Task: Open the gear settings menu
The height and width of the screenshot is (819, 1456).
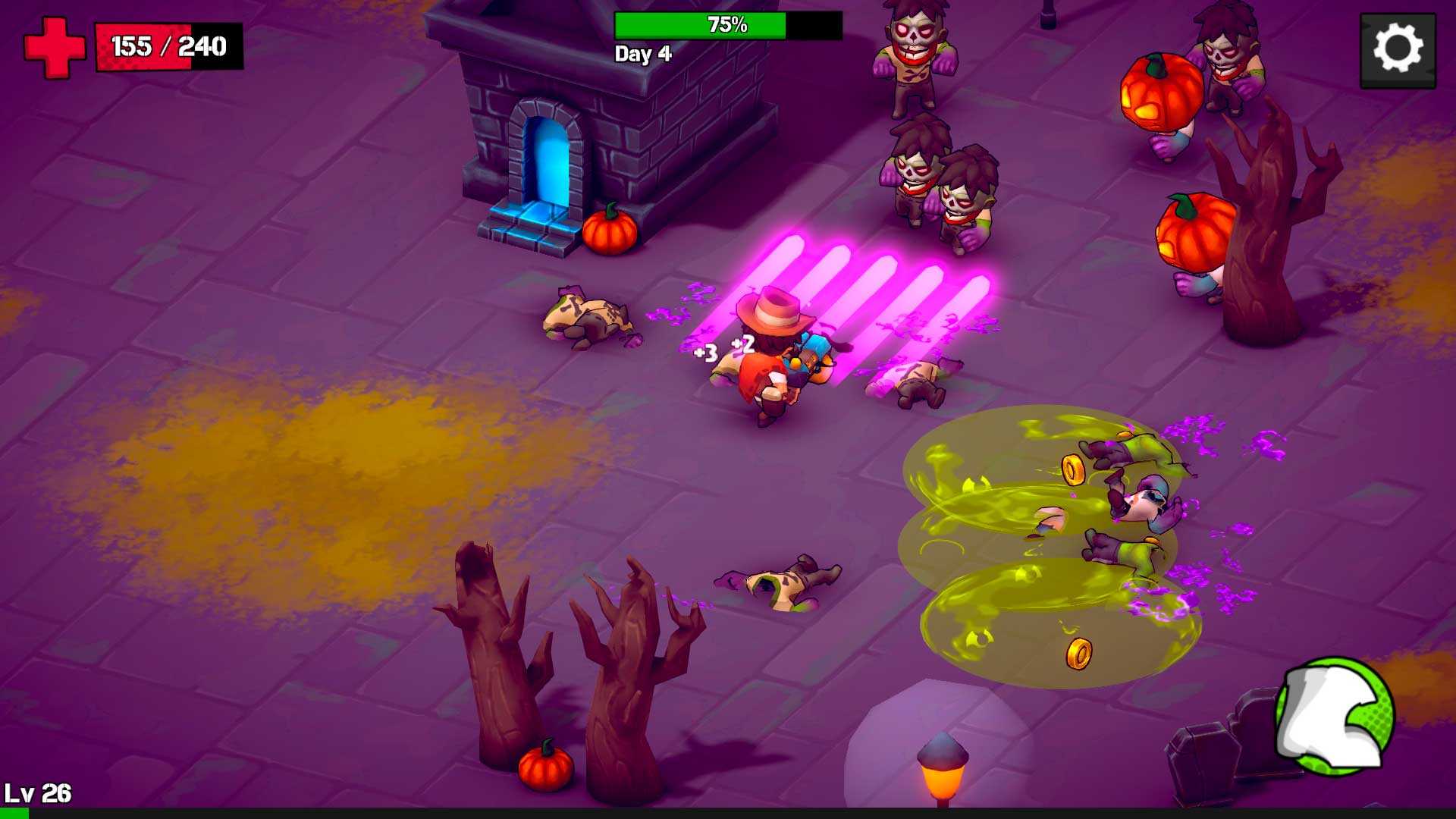Action: click(x=1398, y=50)
